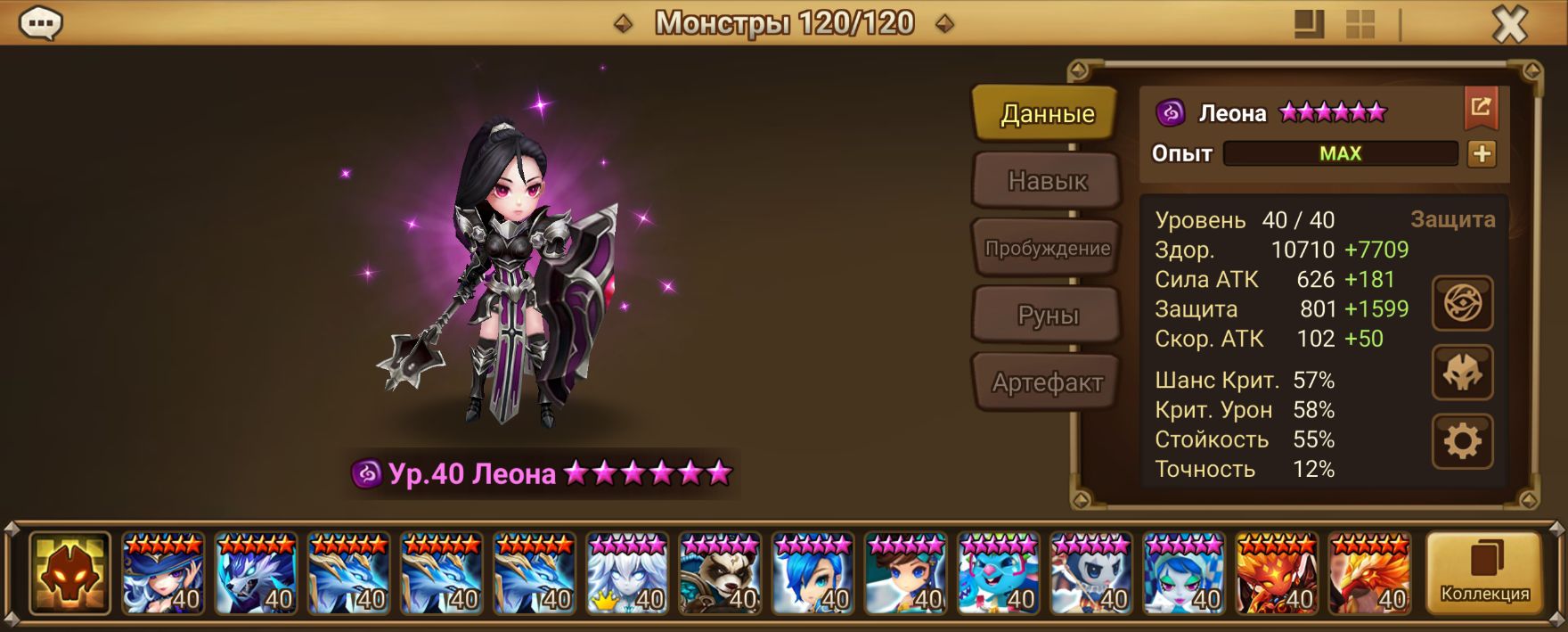Select the panda warrior monster thumbnail

tap(721, 573)
